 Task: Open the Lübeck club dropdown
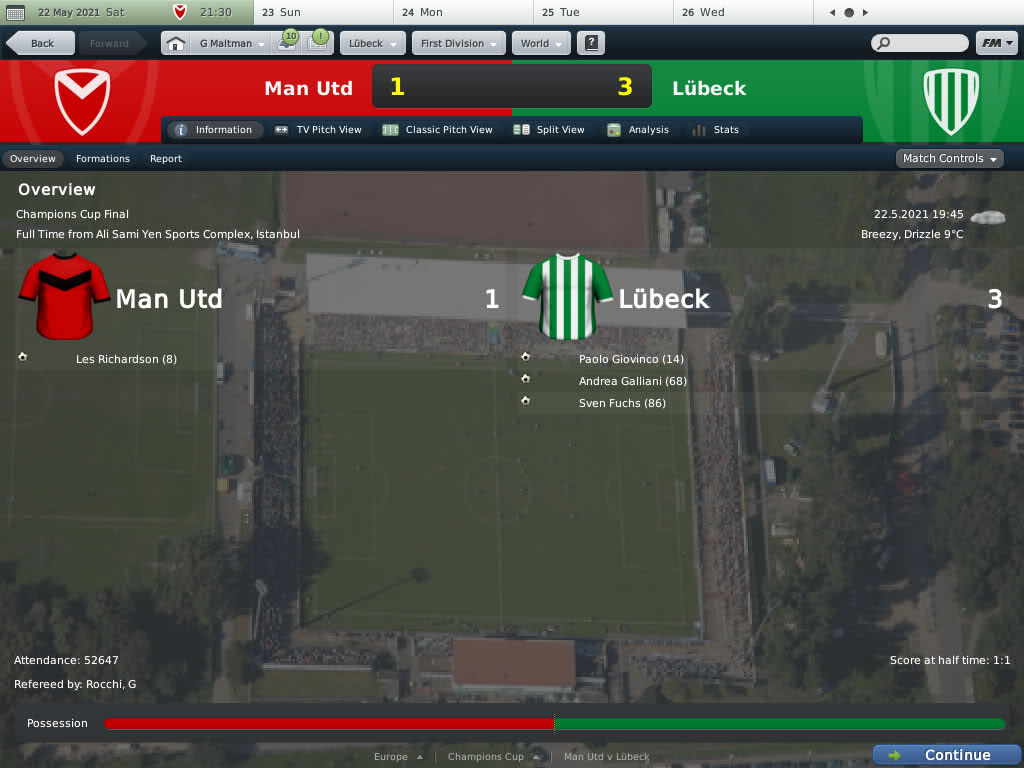372,44
